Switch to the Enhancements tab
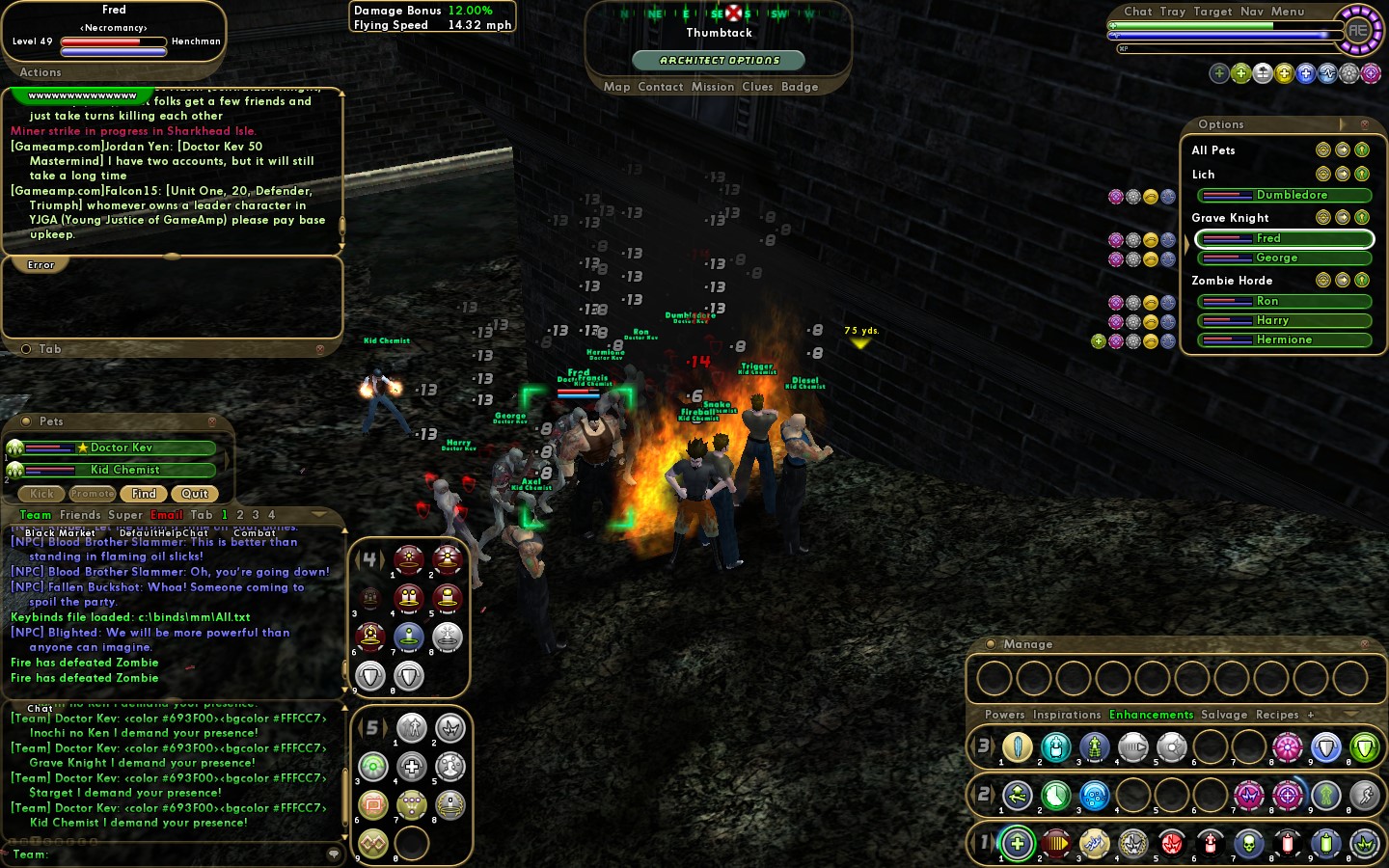1389x868 pixels. 1151,715
